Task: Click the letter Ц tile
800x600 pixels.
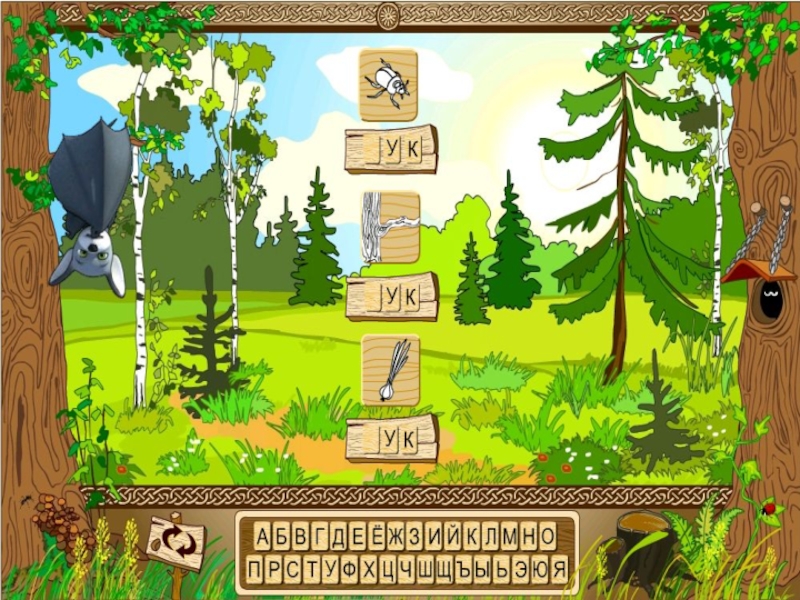Action: 387,570
